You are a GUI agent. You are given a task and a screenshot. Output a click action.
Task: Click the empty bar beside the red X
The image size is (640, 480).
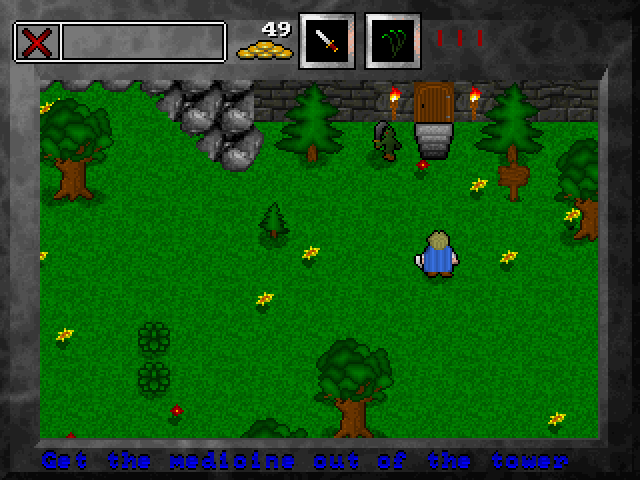point(143,42)
